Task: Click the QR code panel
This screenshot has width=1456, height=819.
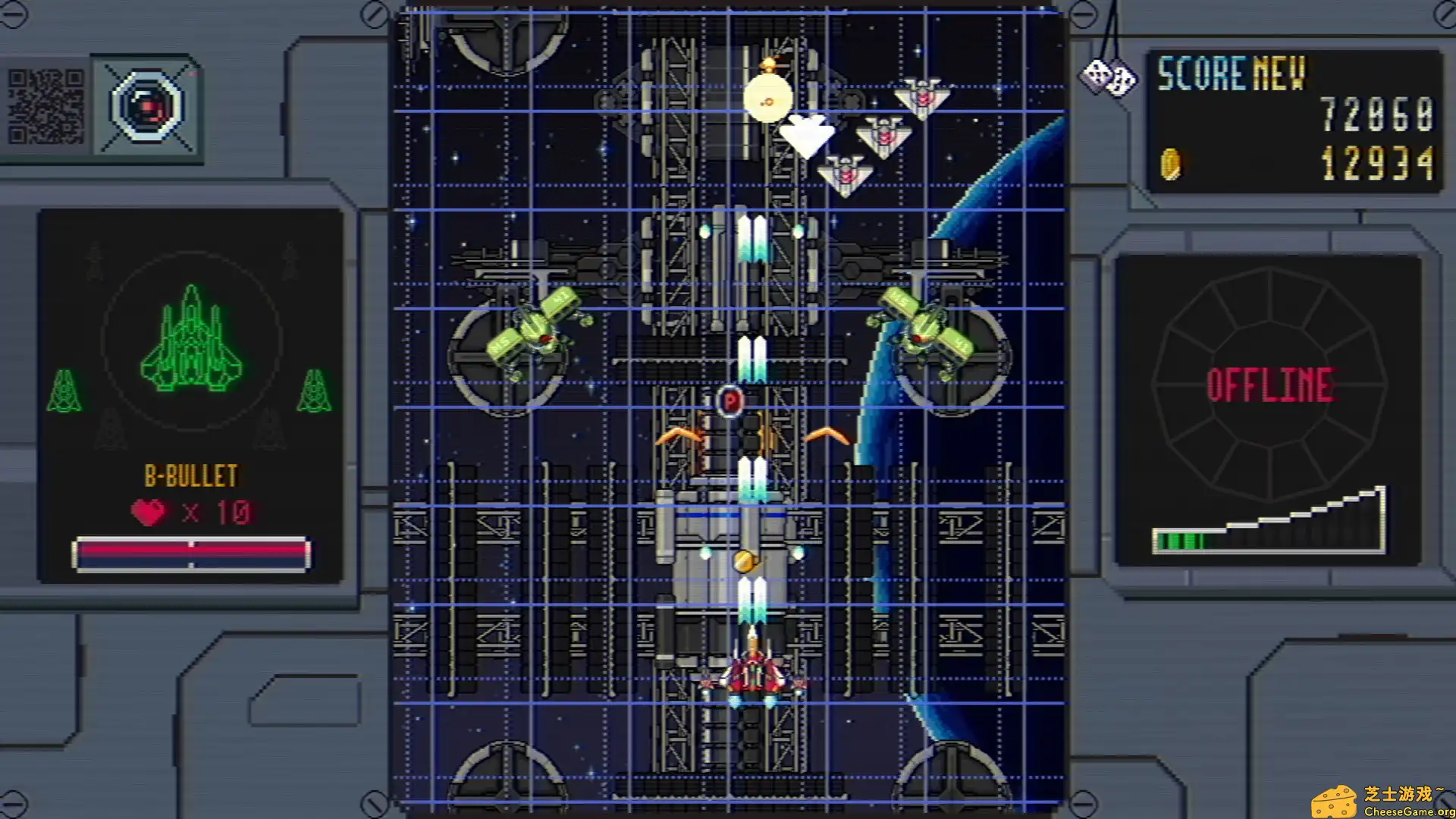Action: click(45, 107)
